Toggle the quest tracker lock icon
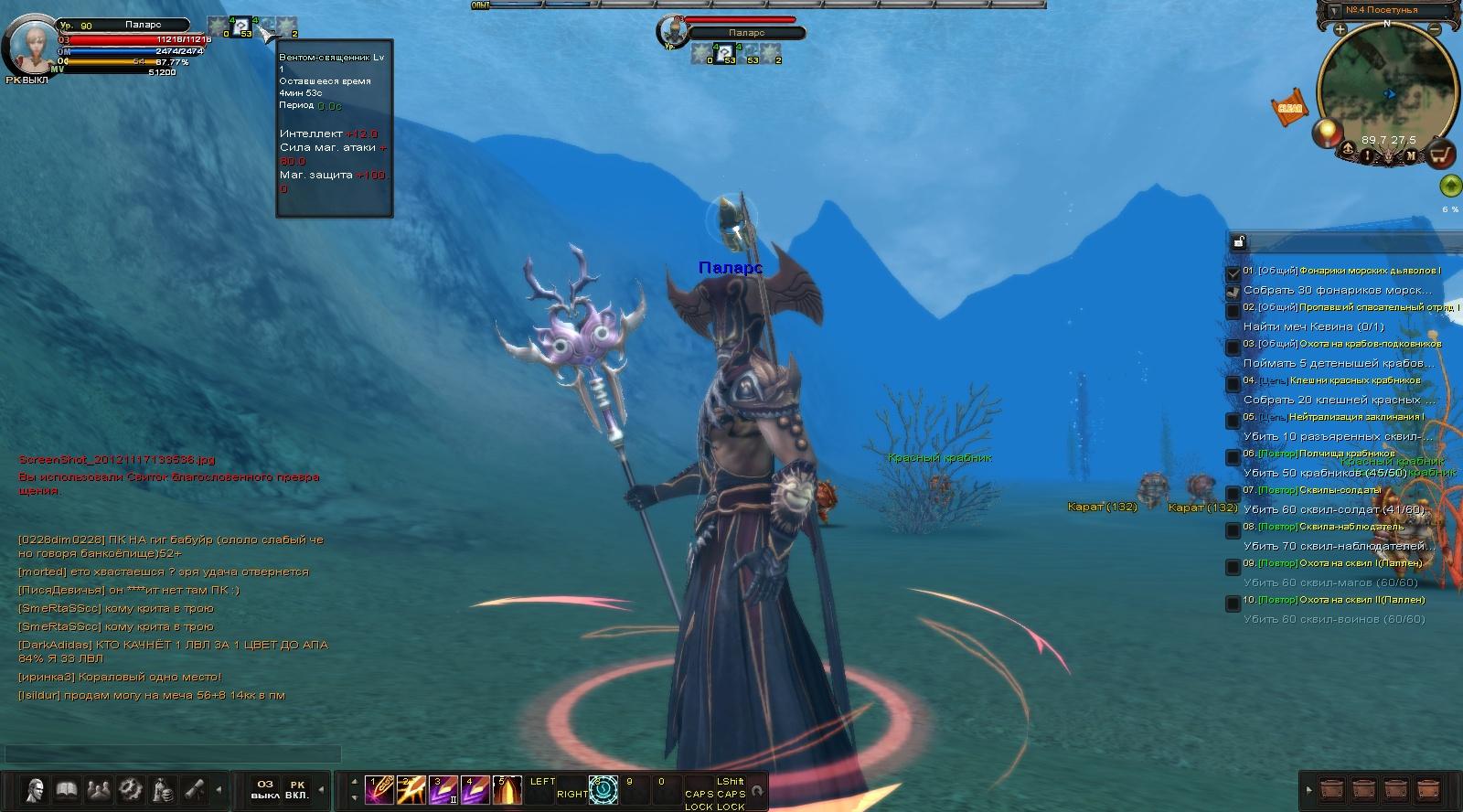The height and width of the screenshot is (812, 1463). coord(1239,241)
